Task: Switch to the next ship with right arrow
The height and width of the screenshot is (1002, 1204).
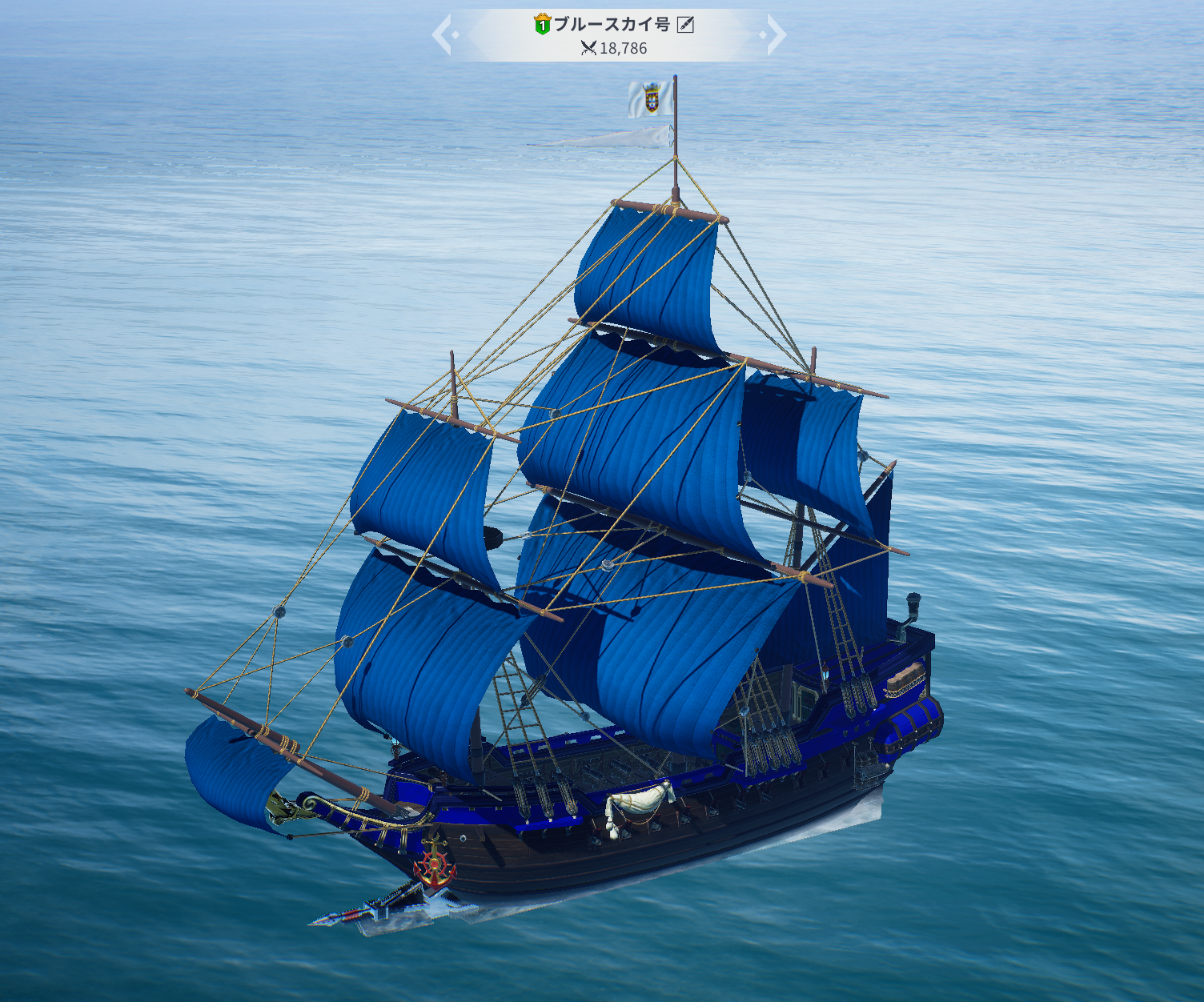Action: [x=775, y=34]
